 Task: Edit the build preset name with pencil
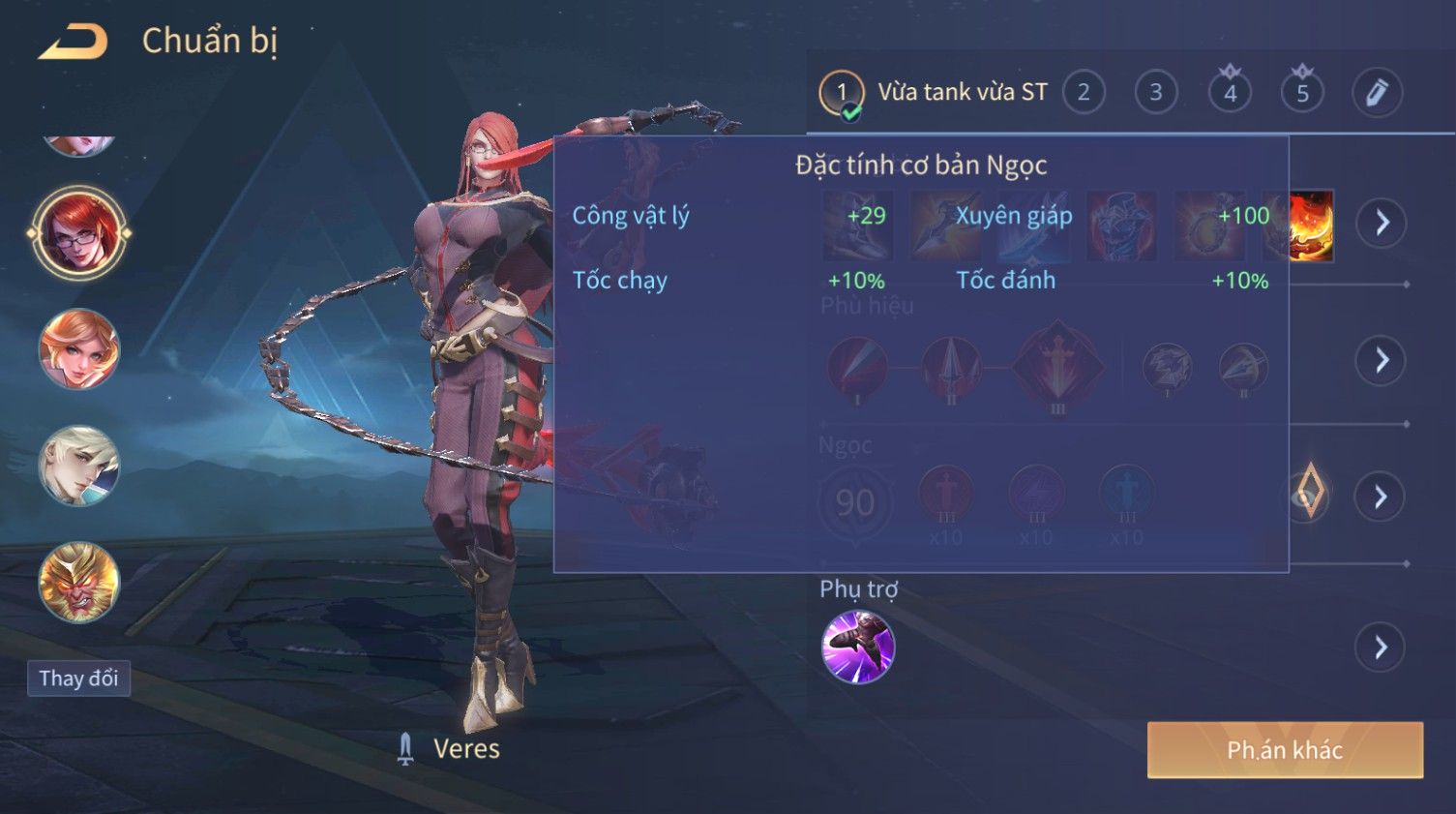1376,93
